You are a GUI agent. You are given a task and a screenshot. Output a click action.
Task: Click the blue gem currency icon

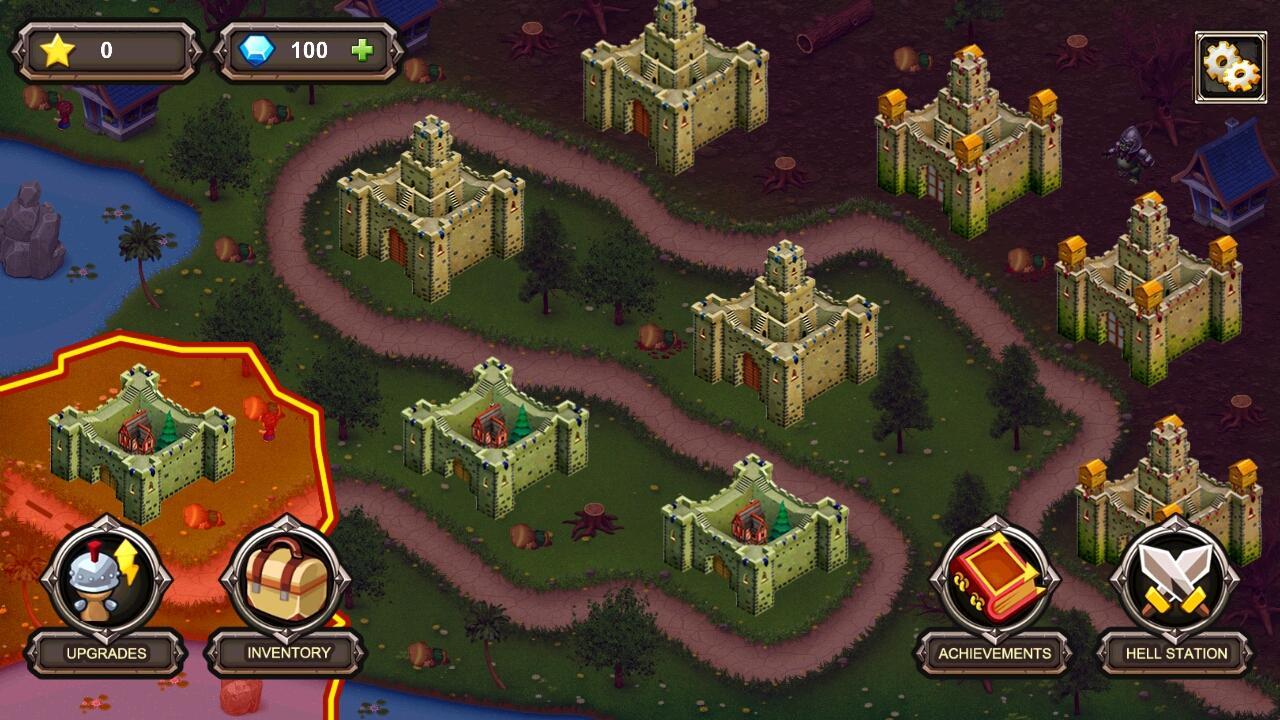258,49
